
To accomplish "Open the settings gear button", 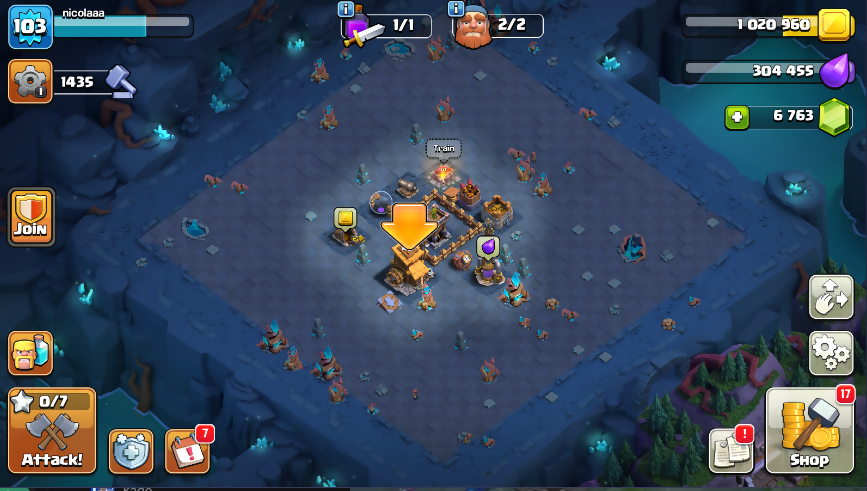I will click(830, 352).
